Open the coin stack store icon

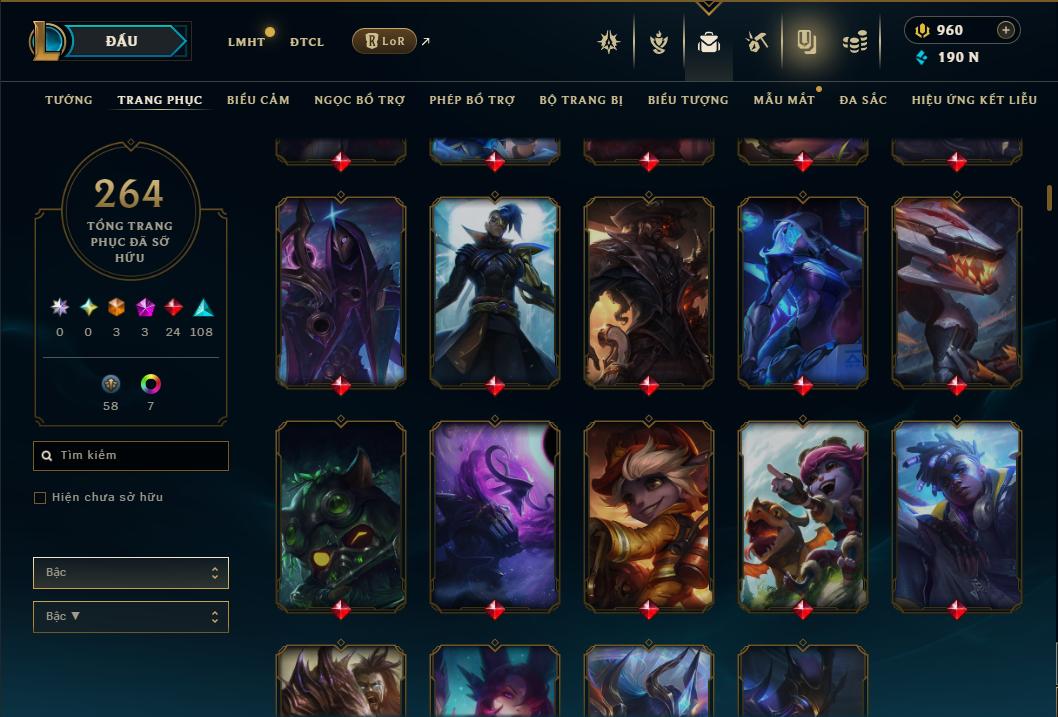854,42
